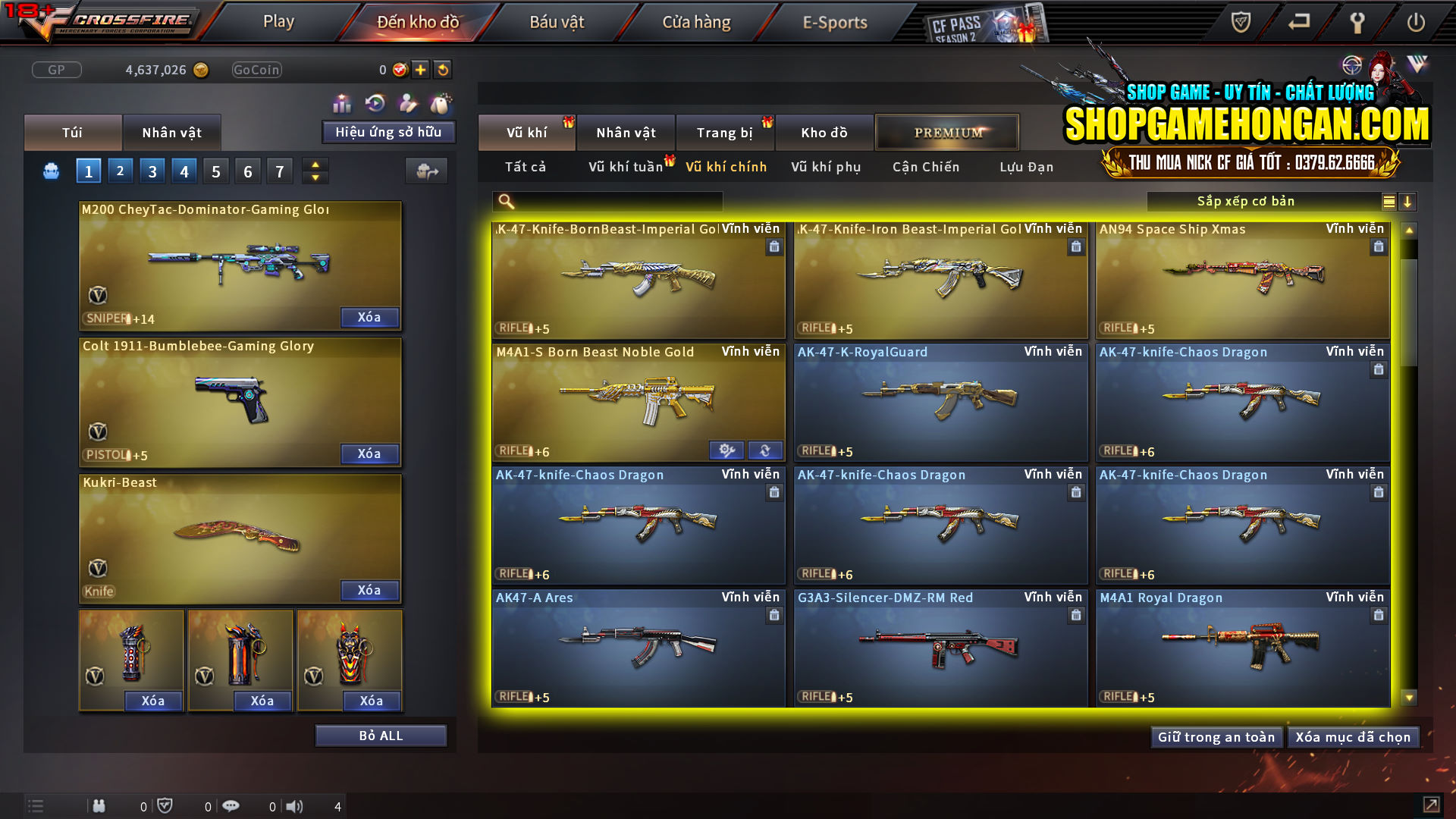Click the delete trash toggle on AN94 Space Ship Xmas

click(x=1377, y=246)
